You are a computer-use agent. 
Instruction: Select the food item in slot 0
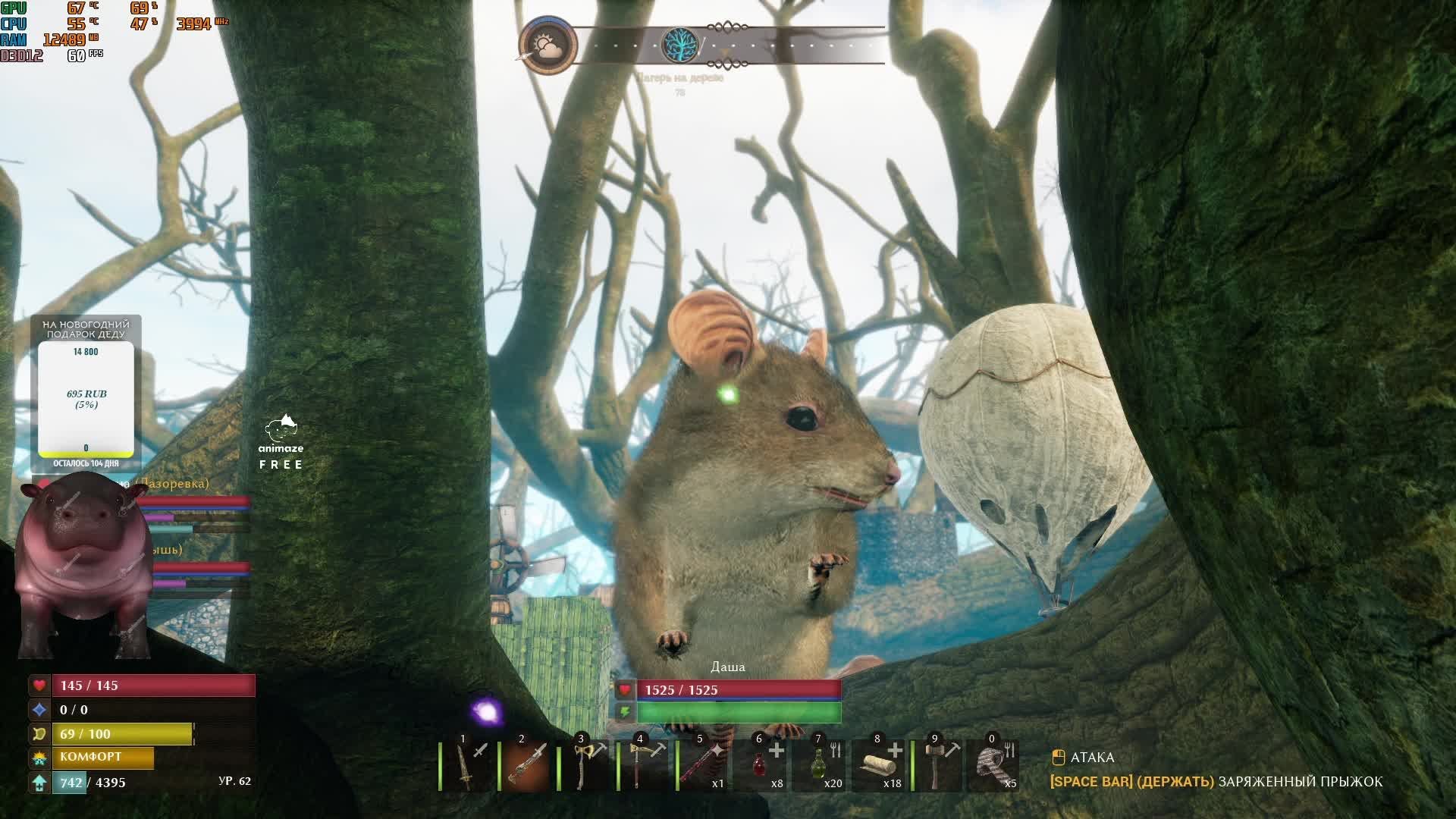click(x=995, y=766)
